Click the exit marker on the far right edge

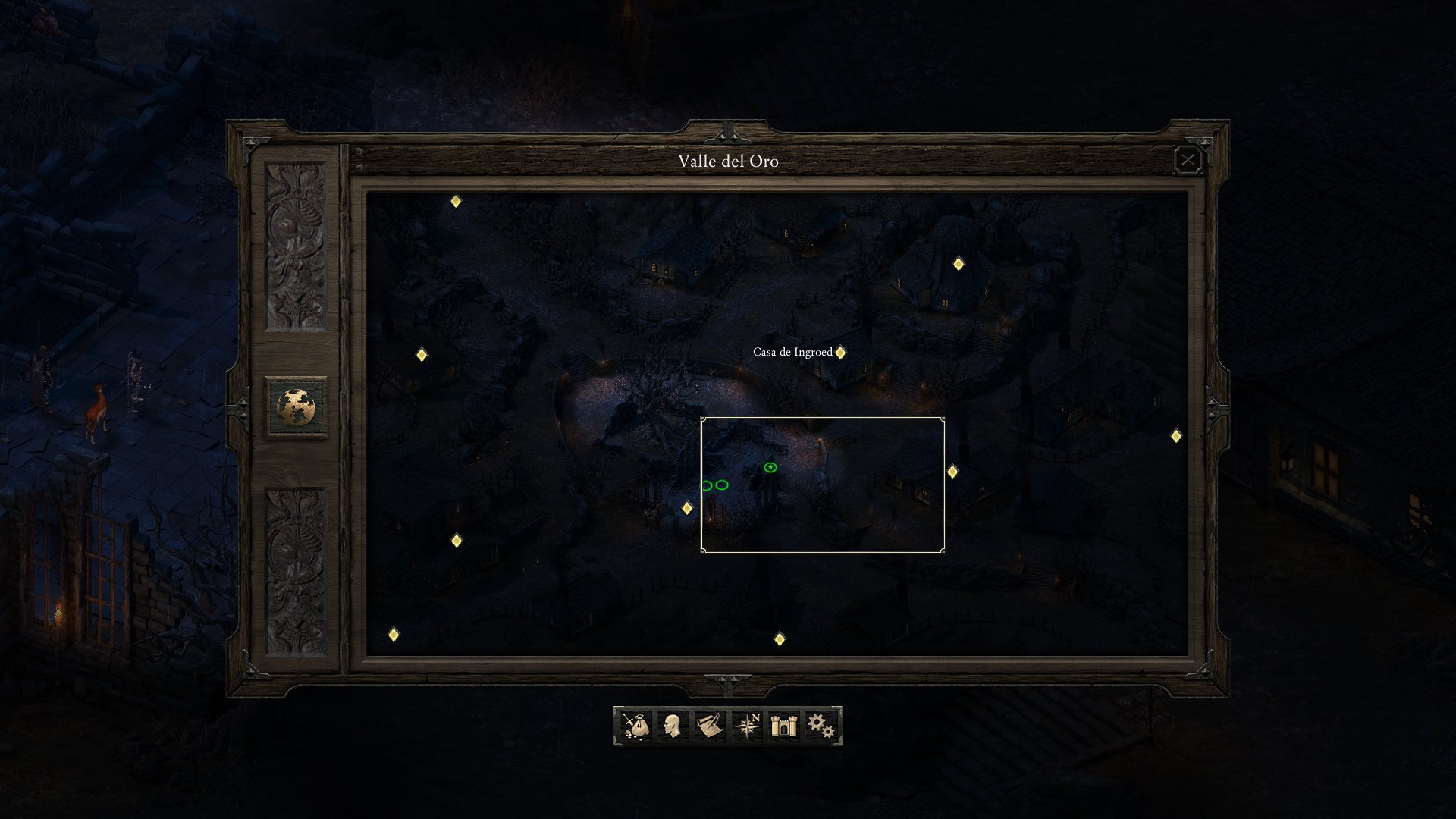[1175, 436]
